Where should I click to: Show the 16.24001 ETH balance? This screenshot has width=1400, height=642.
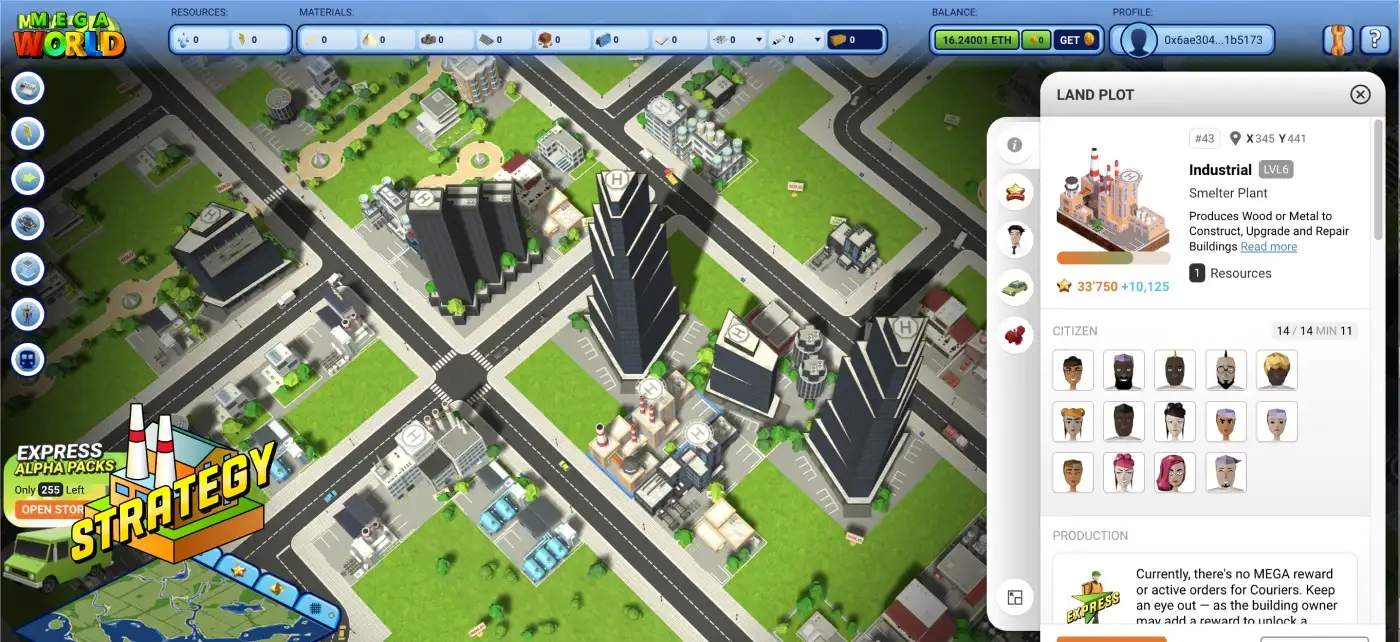click(x=974, y=40)
